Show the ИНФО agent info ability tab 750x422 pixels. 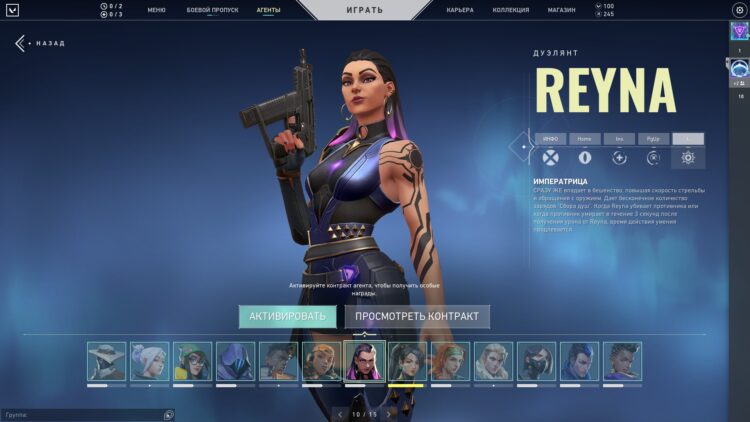coord(550,139)
